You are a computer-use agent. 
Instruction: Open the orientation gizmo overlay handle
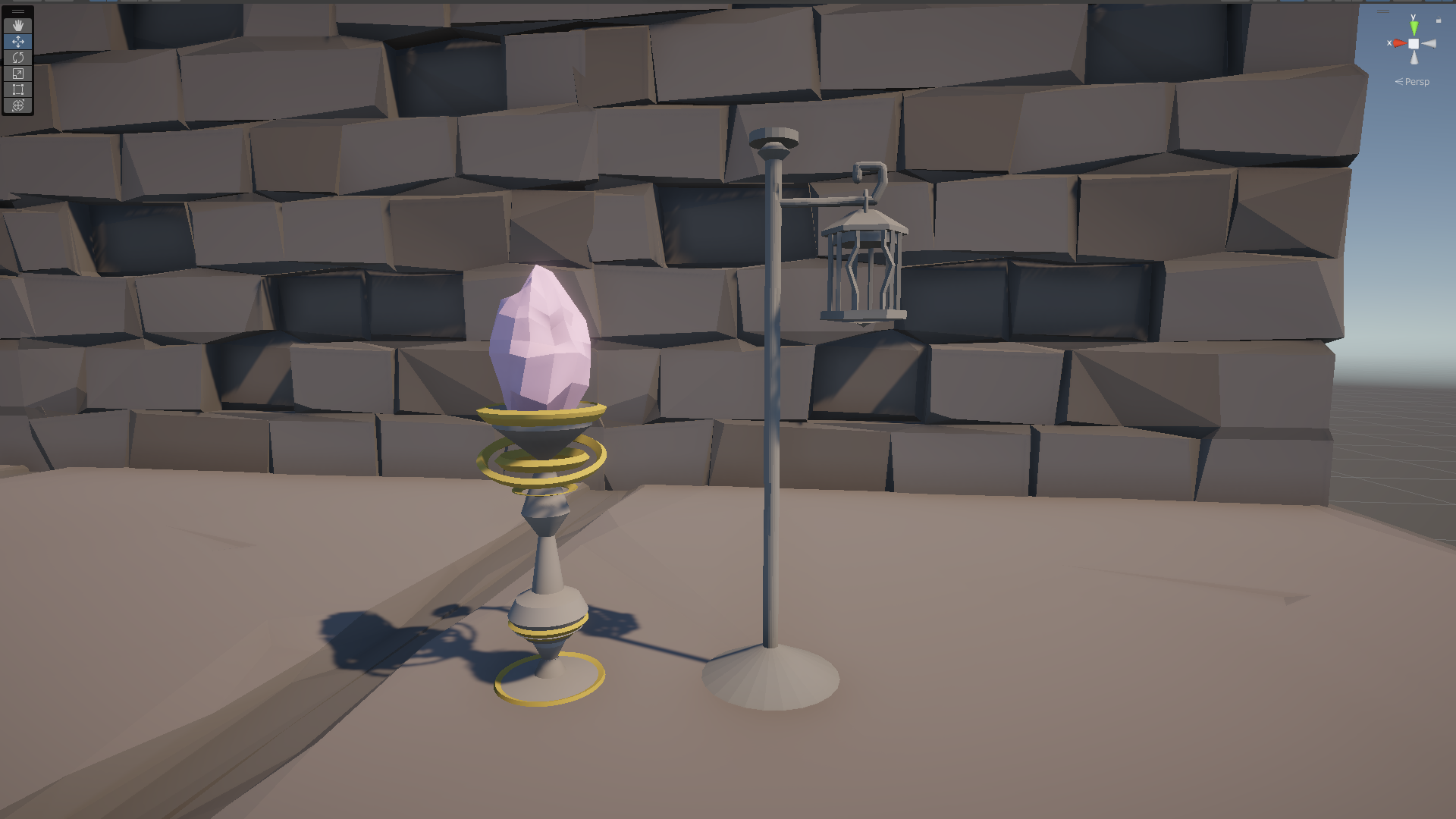pyautogui.click(x=1382, y=11)
